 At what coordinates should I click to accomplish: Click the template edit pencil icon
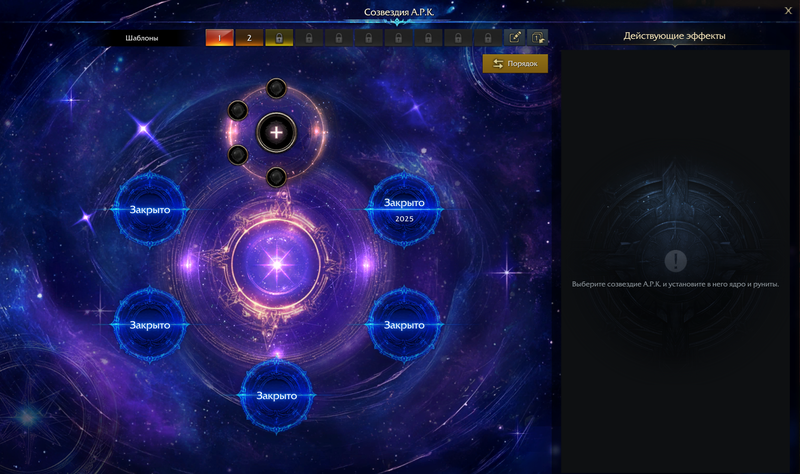[515, 38]
